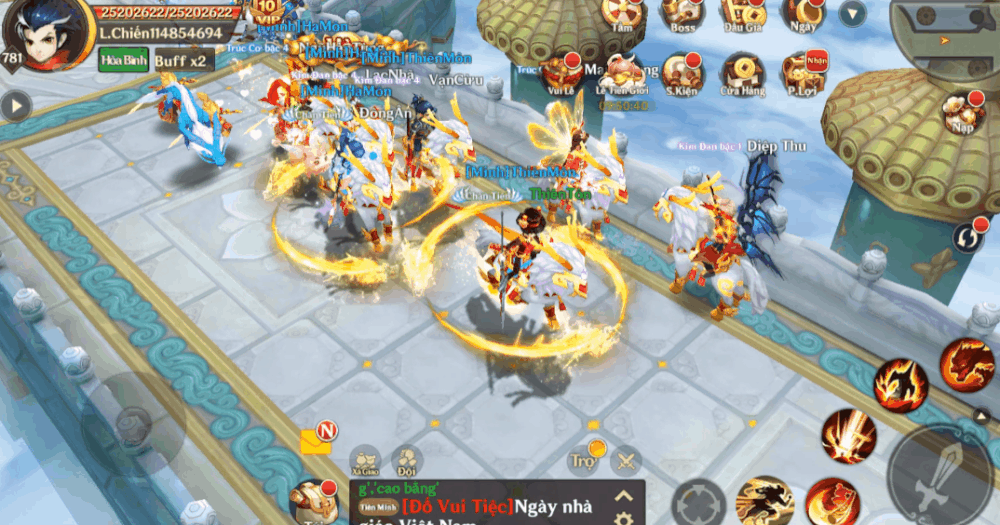
Task: Open the Nạp recharge icon
Action: [963, 112]
